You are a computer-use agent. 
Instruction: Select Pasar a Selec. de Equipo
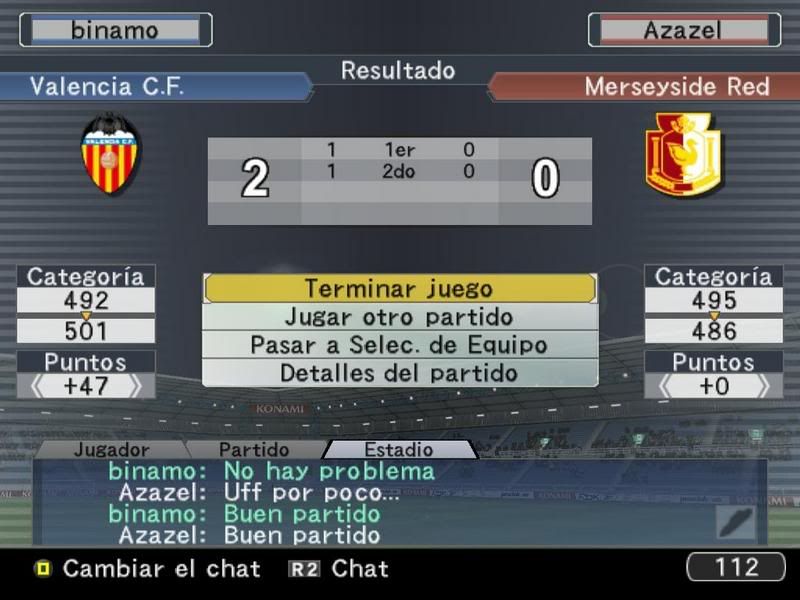pyautogui.click(x=399, y=345)
